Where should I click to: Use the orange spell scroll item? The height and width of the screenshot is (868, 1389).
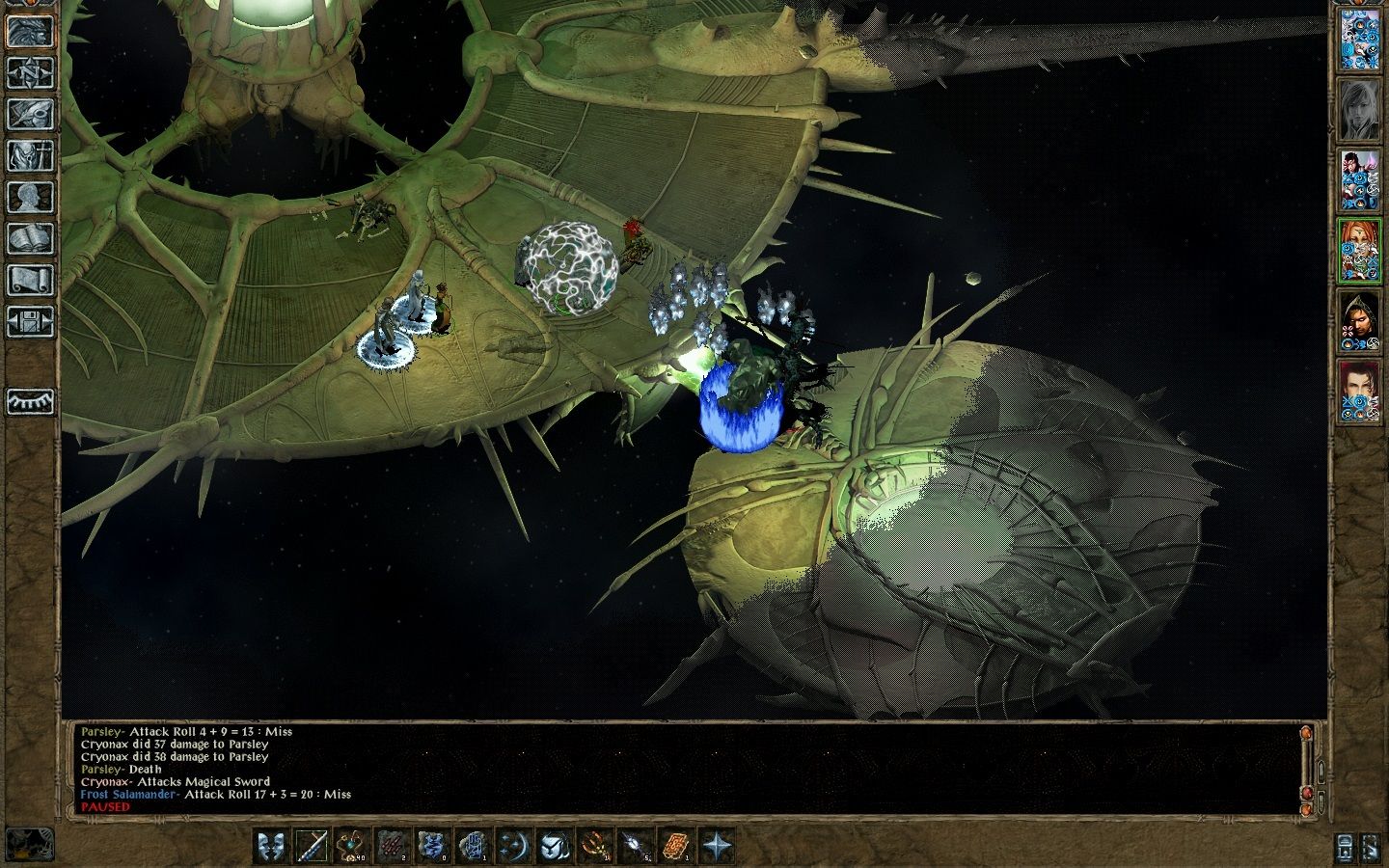tap(675, 846)
